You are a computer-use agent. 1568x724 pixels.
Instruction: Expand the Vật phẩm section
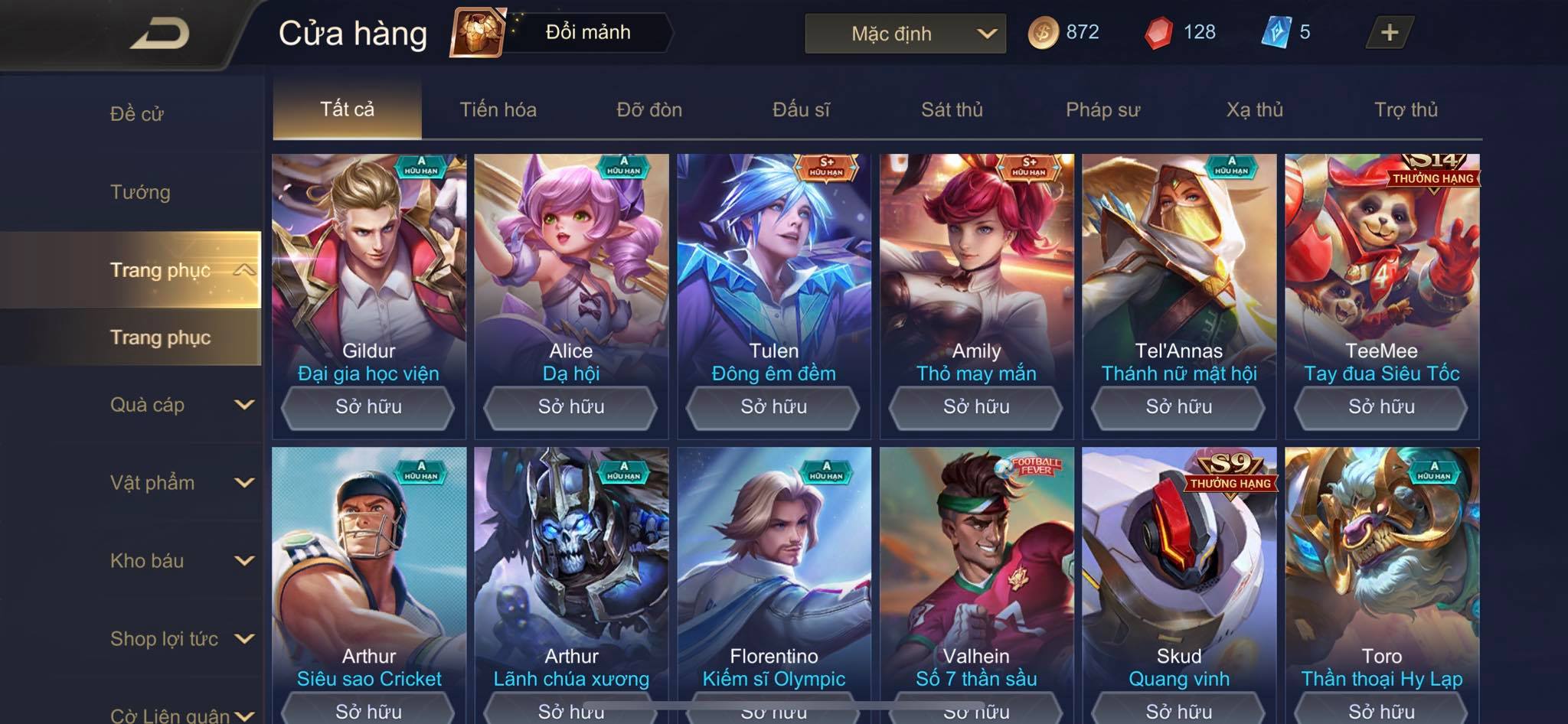tap(181, 483)
